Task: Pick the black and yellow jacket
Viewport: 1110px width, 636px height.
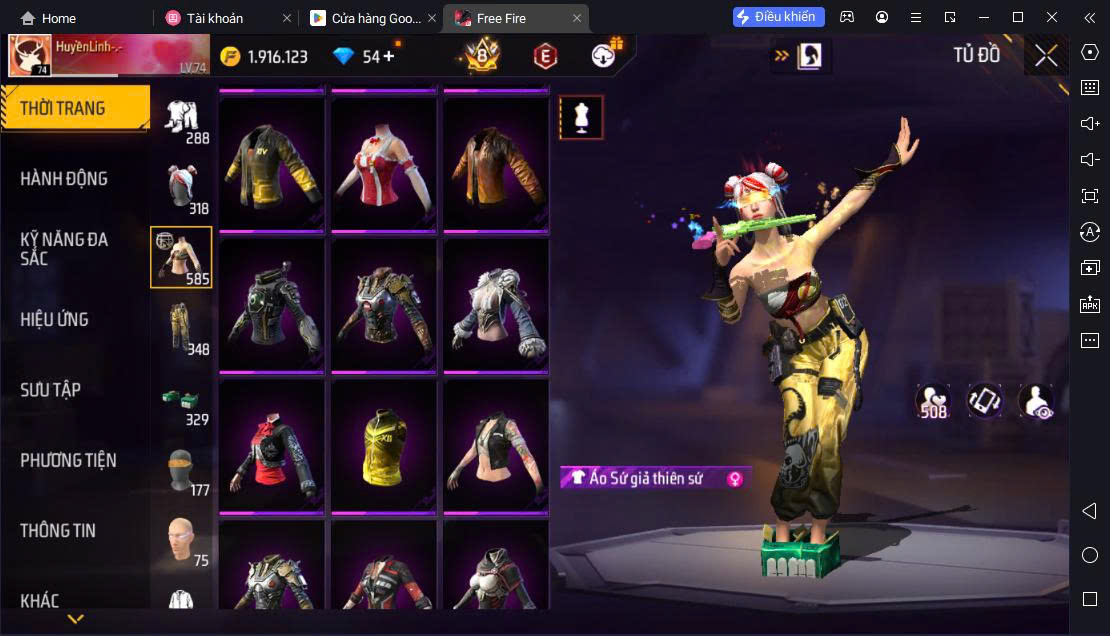Action: pyautogui.click(x=272, y=163)
